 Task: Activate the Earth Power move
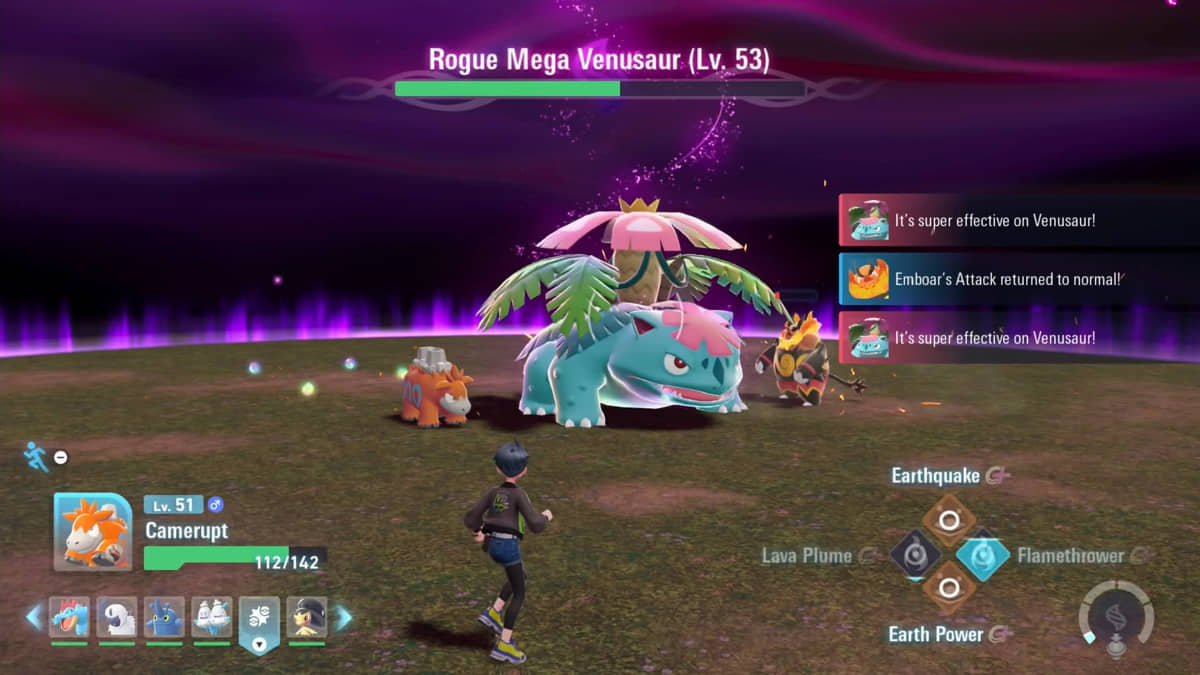(948, 590)
